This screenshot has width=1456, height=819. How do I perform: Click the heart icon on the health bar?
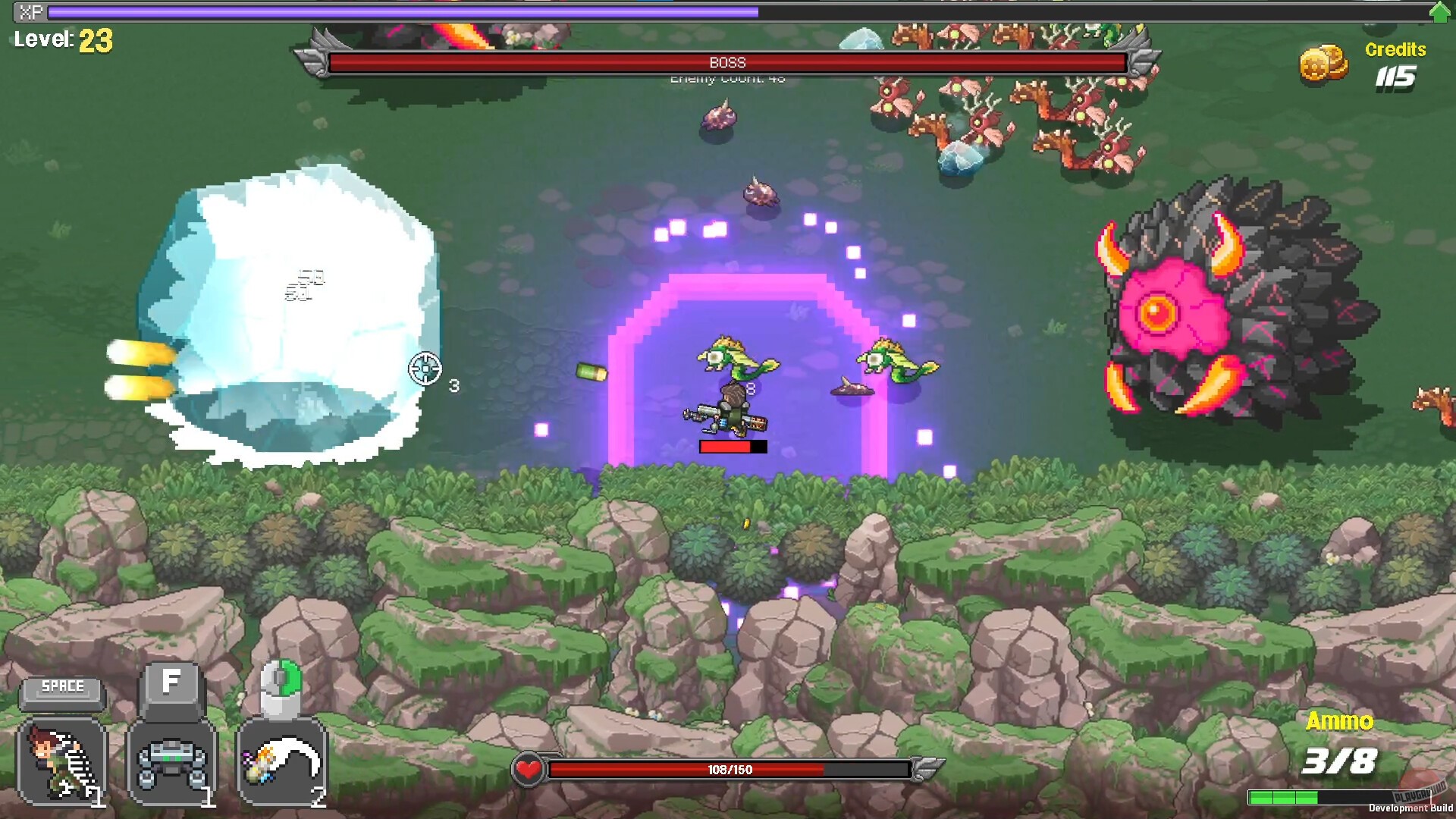(x=529, y=770)
